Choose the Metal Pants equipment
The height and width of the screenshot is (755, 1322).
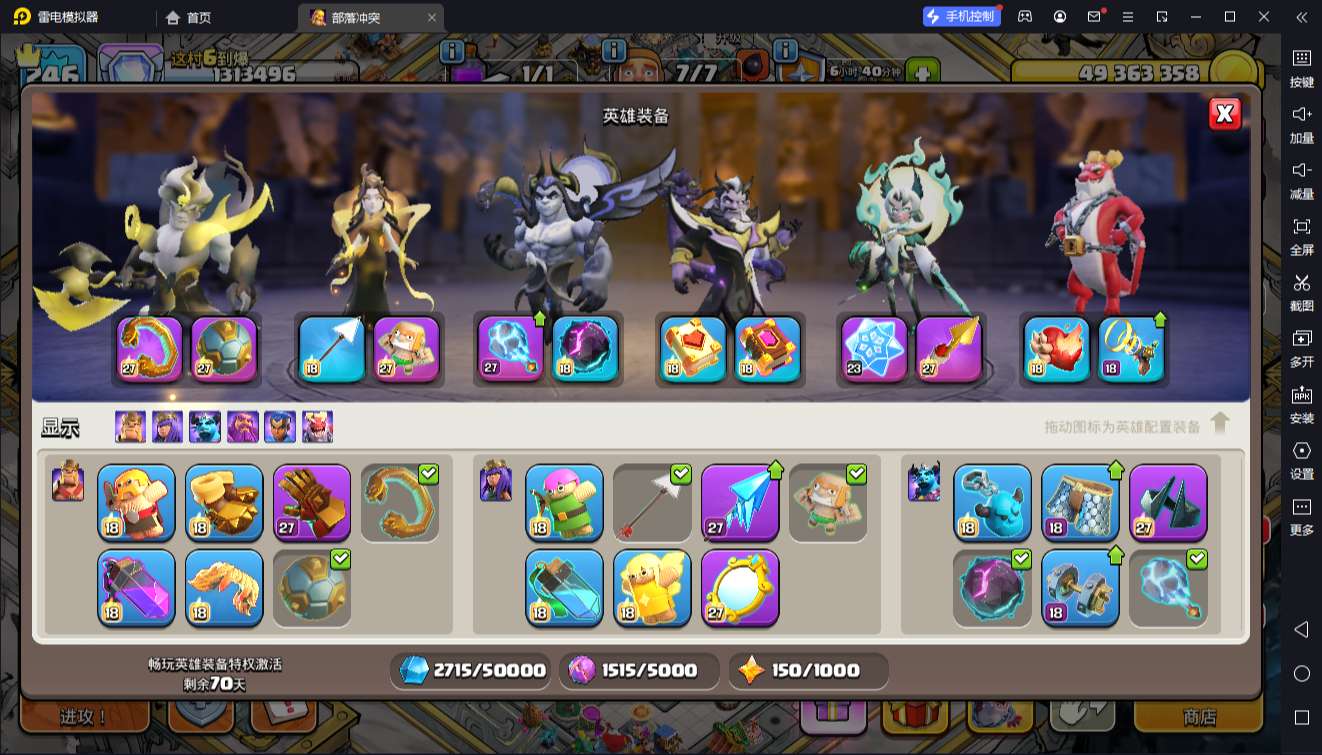click(x=1080, y=502)
